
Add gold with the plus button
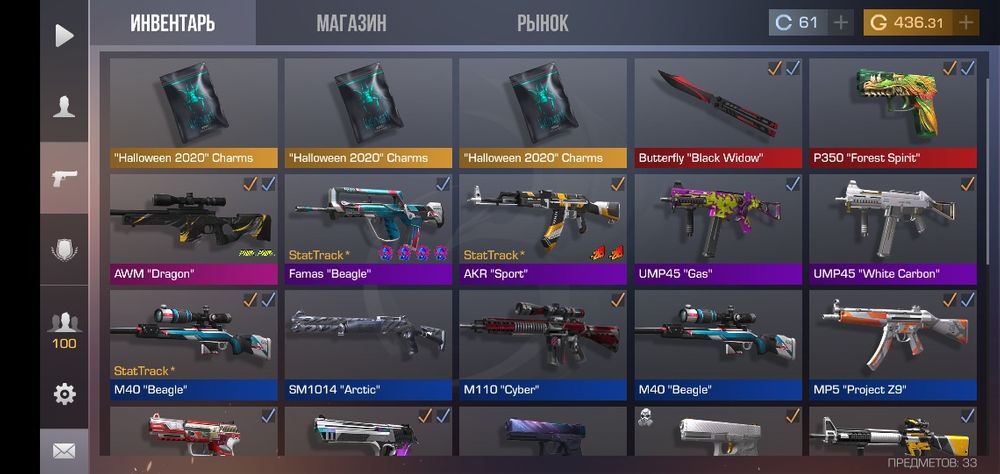click(966, 23)
